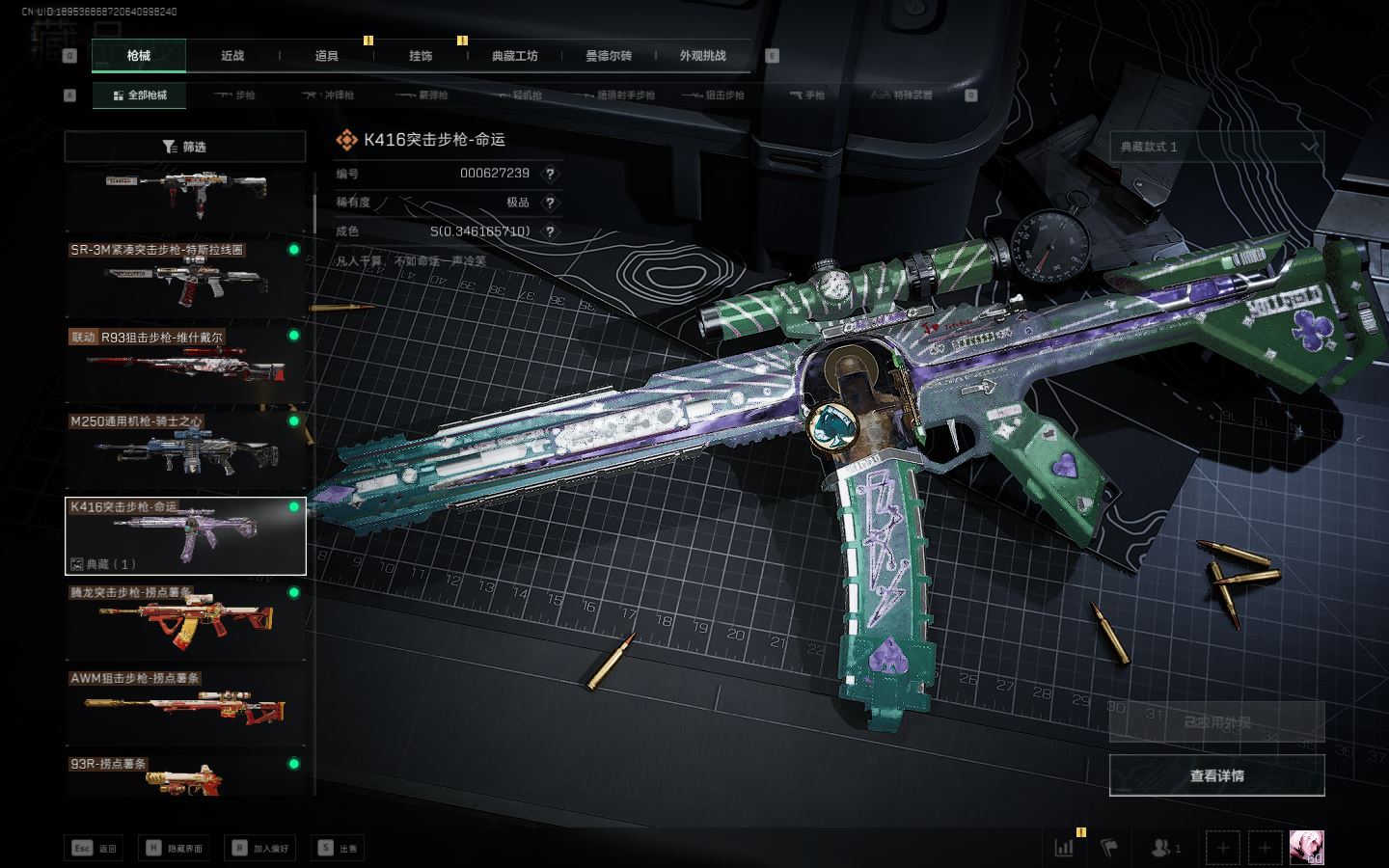Open the 筛选 filter button
The height and width of the screenshot is (868, 1389).
184,147
